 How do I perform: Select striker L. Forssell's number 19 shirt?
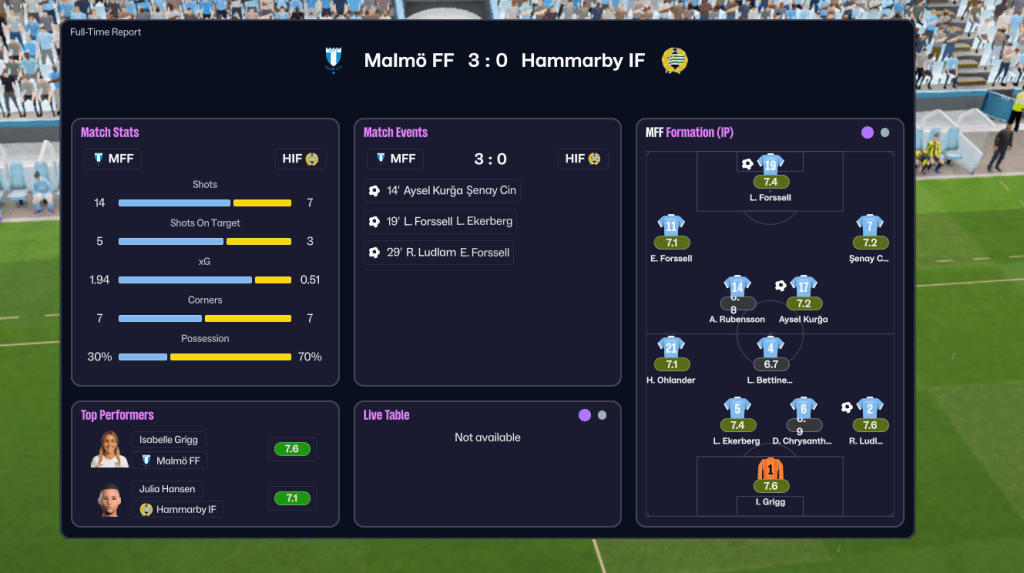click(770, 165)
